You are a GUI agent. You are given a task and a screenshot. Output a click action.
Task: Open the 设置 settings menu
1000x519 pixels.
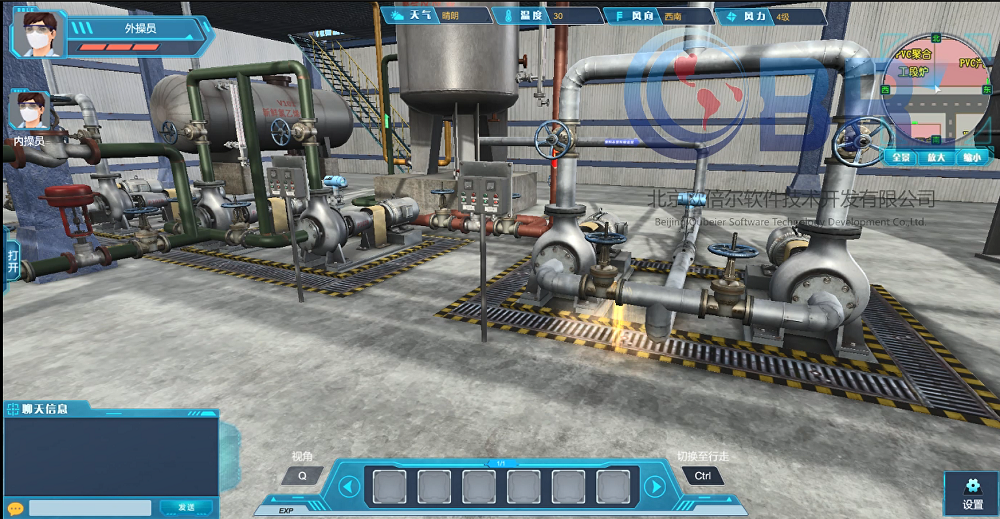(972, 493)
